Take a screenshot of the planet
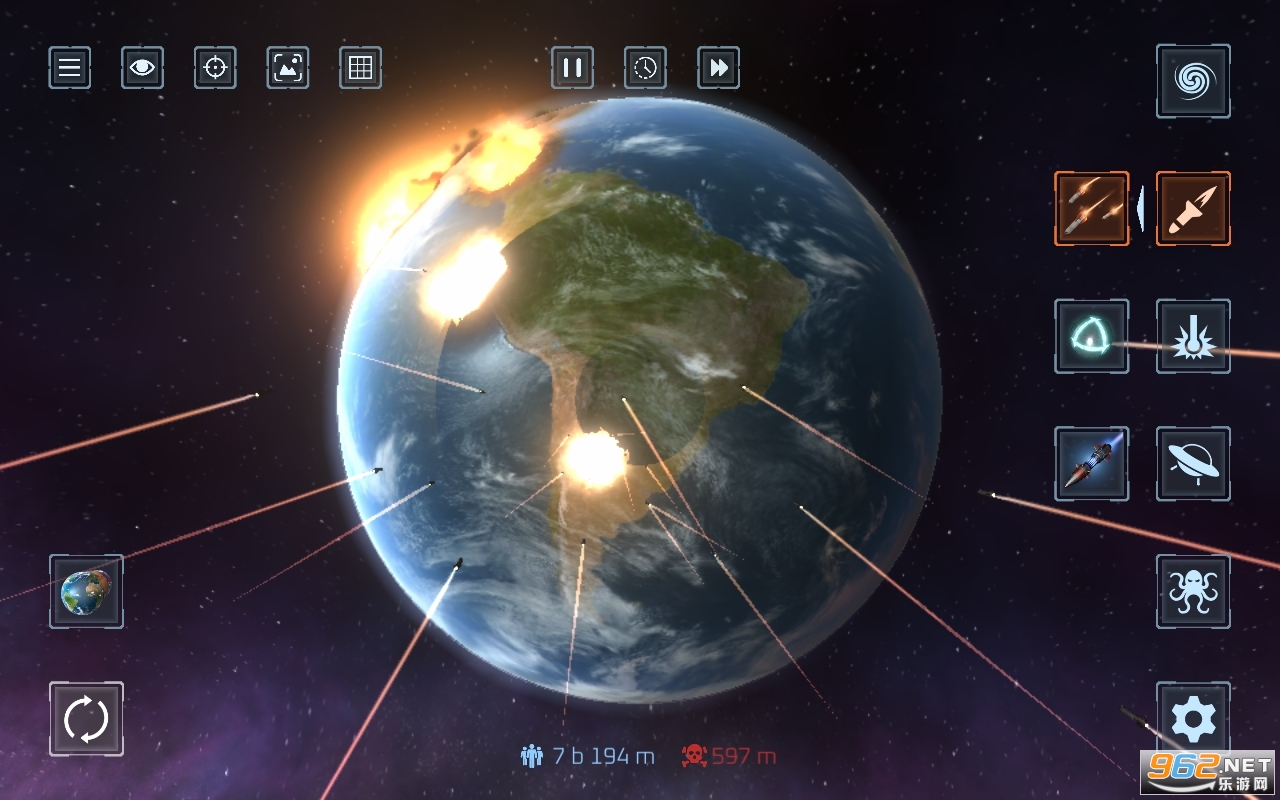 click(x=287, y=67)
